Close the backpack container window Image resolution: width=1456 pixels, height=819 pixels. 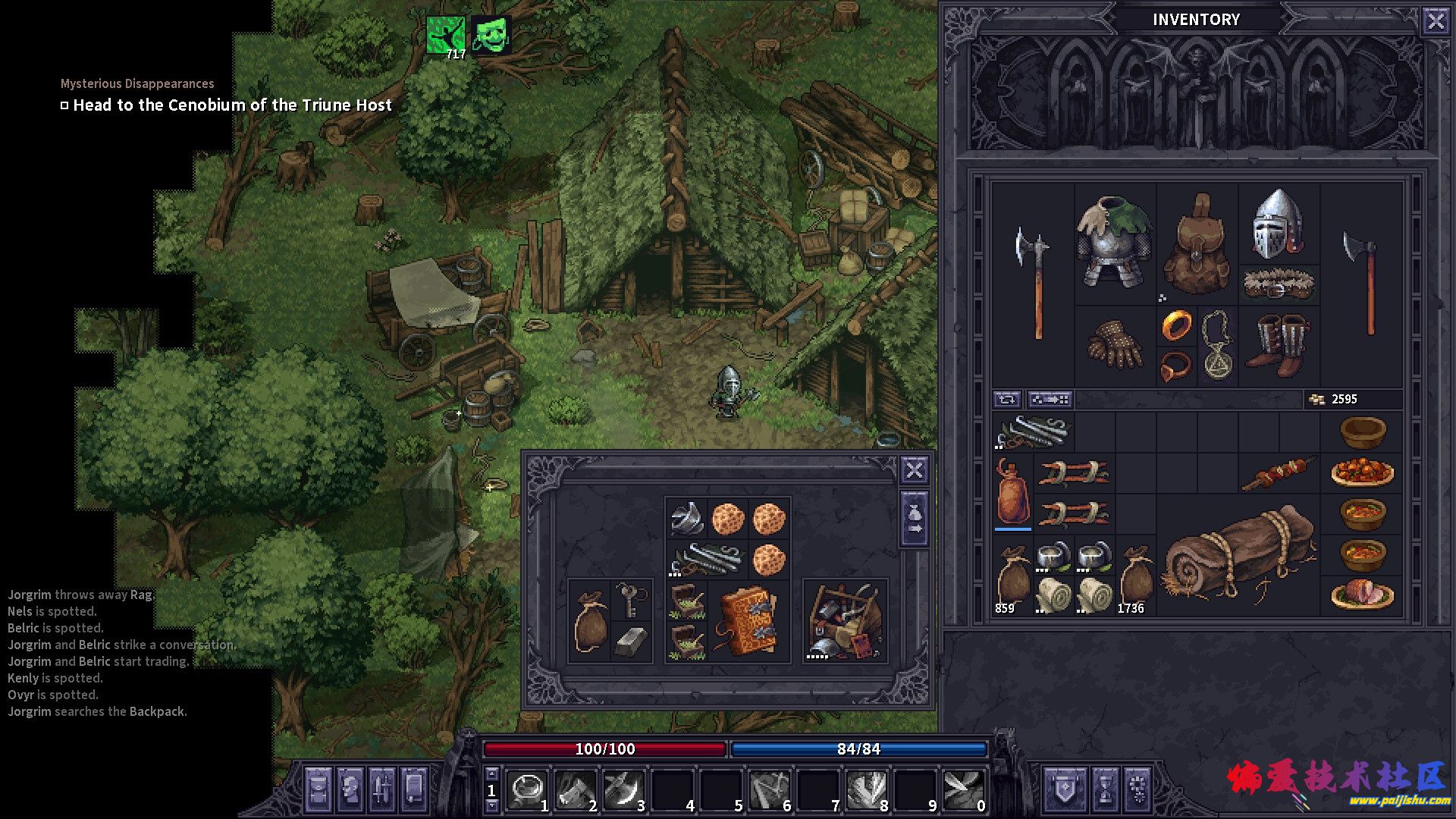coord(915,470)
